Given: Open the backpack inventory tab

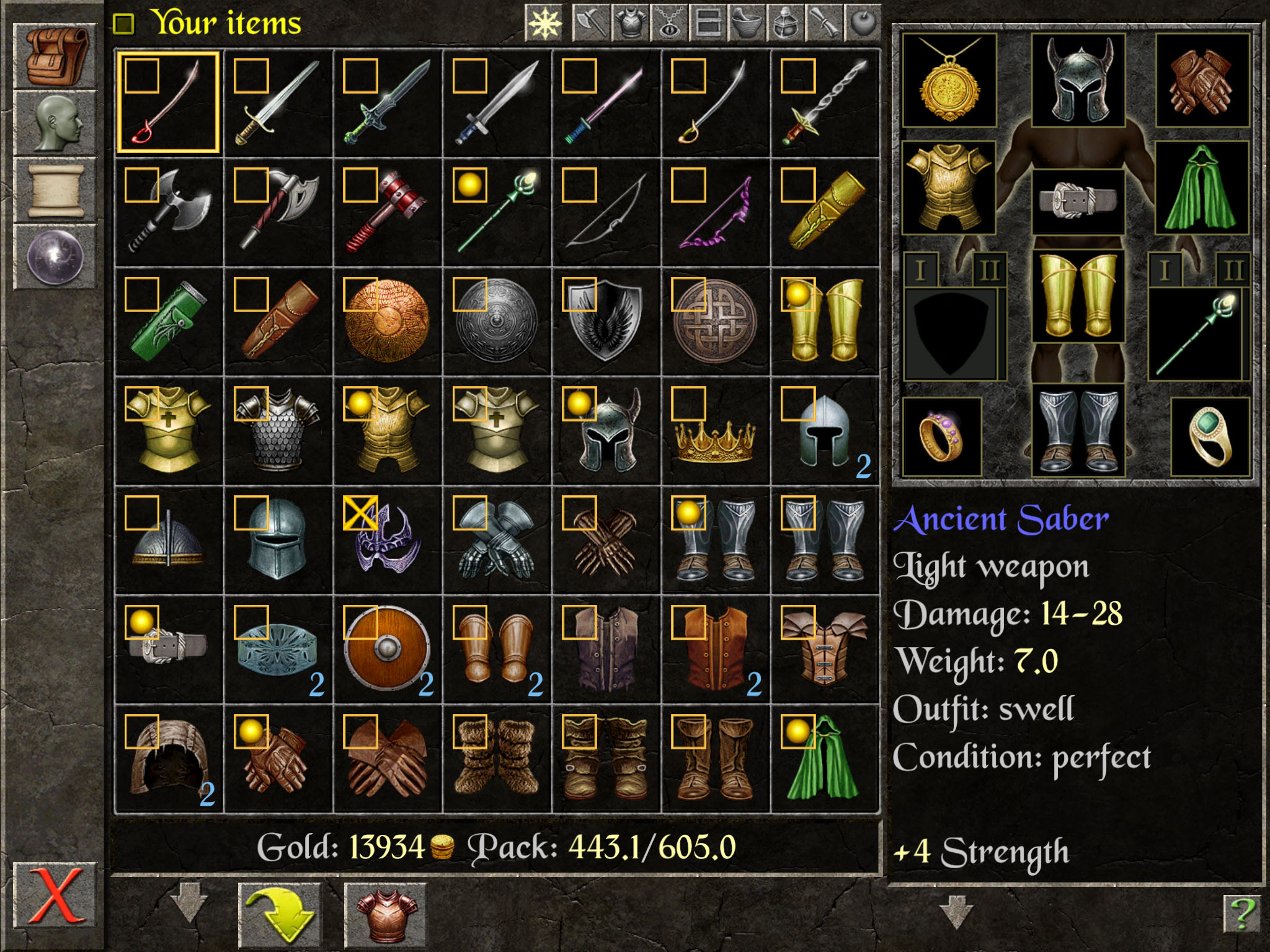Looking at the screenshot, I should click(x=56, y=56).
